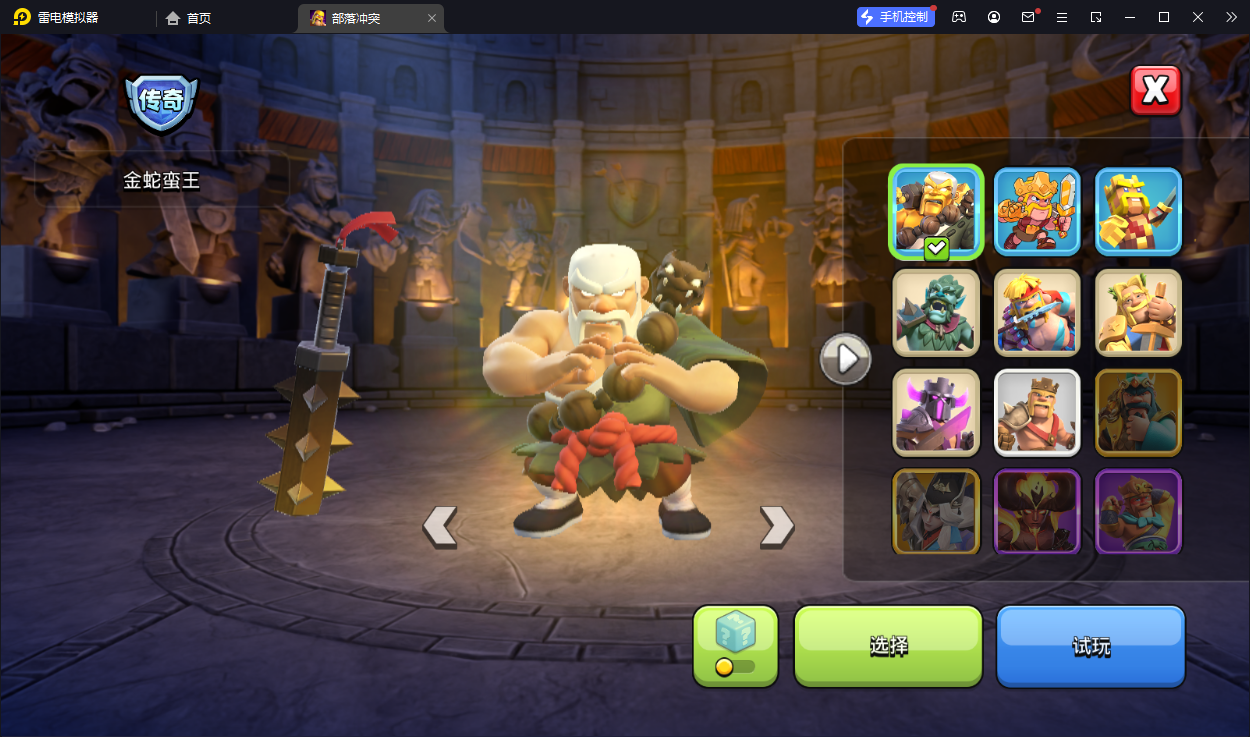Select the green goblin king skin

click(x=936, y=312)
